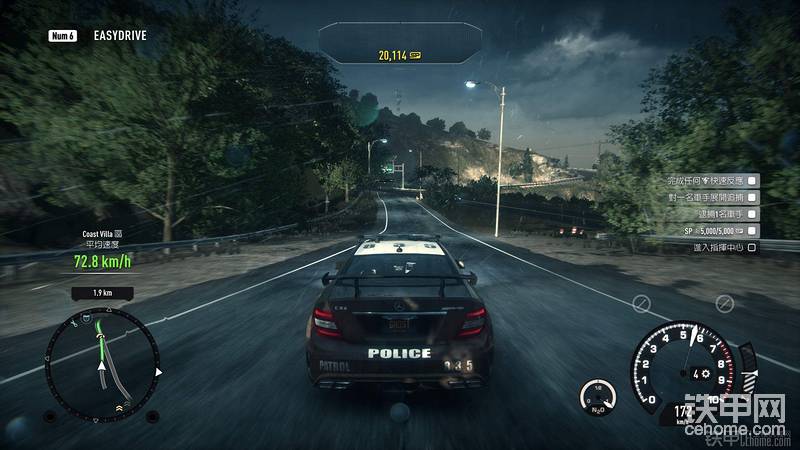Image resolution: width=800 pixels, height=450 pixels.
Task: Toggle the 完成任何快速反應 objective checkbox
Action: tap(752, 181)
